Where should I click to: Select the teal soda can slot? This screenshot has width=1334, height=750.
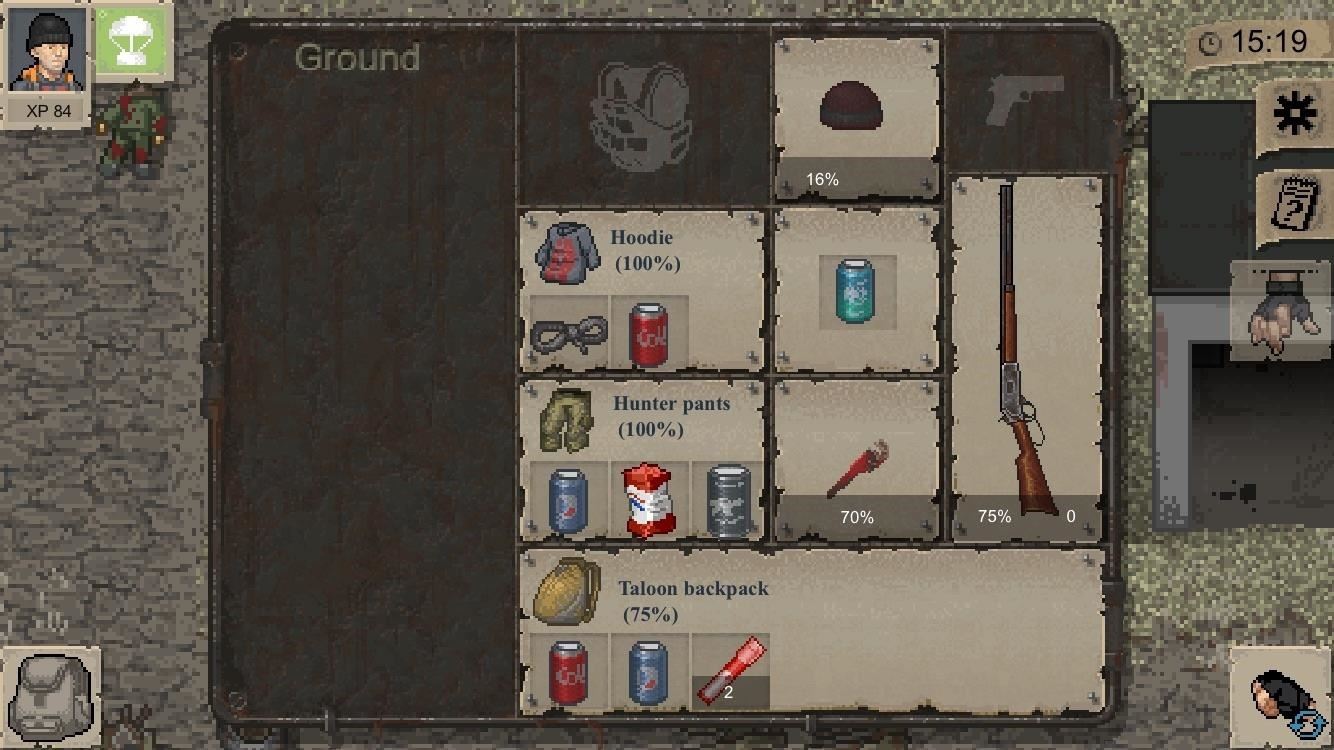(x=857, y=291)
